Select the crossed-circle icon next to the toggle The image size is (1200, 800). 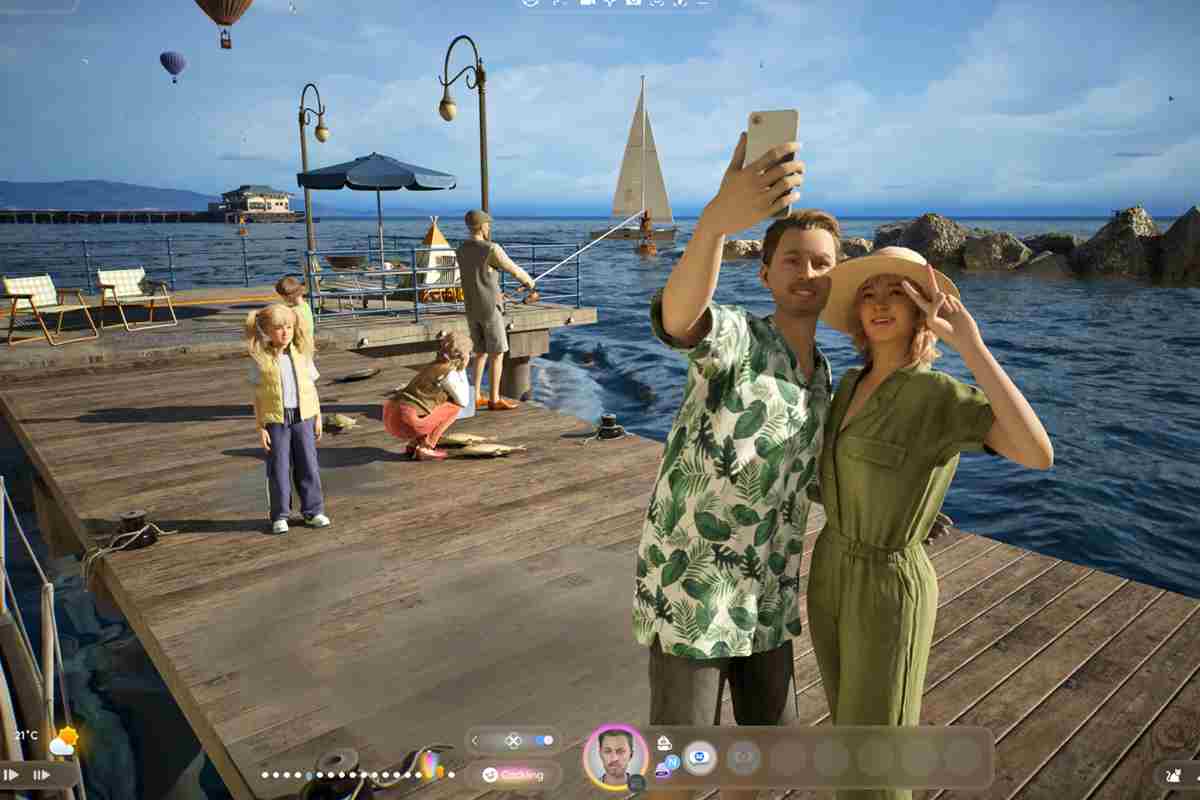[513, 741]
